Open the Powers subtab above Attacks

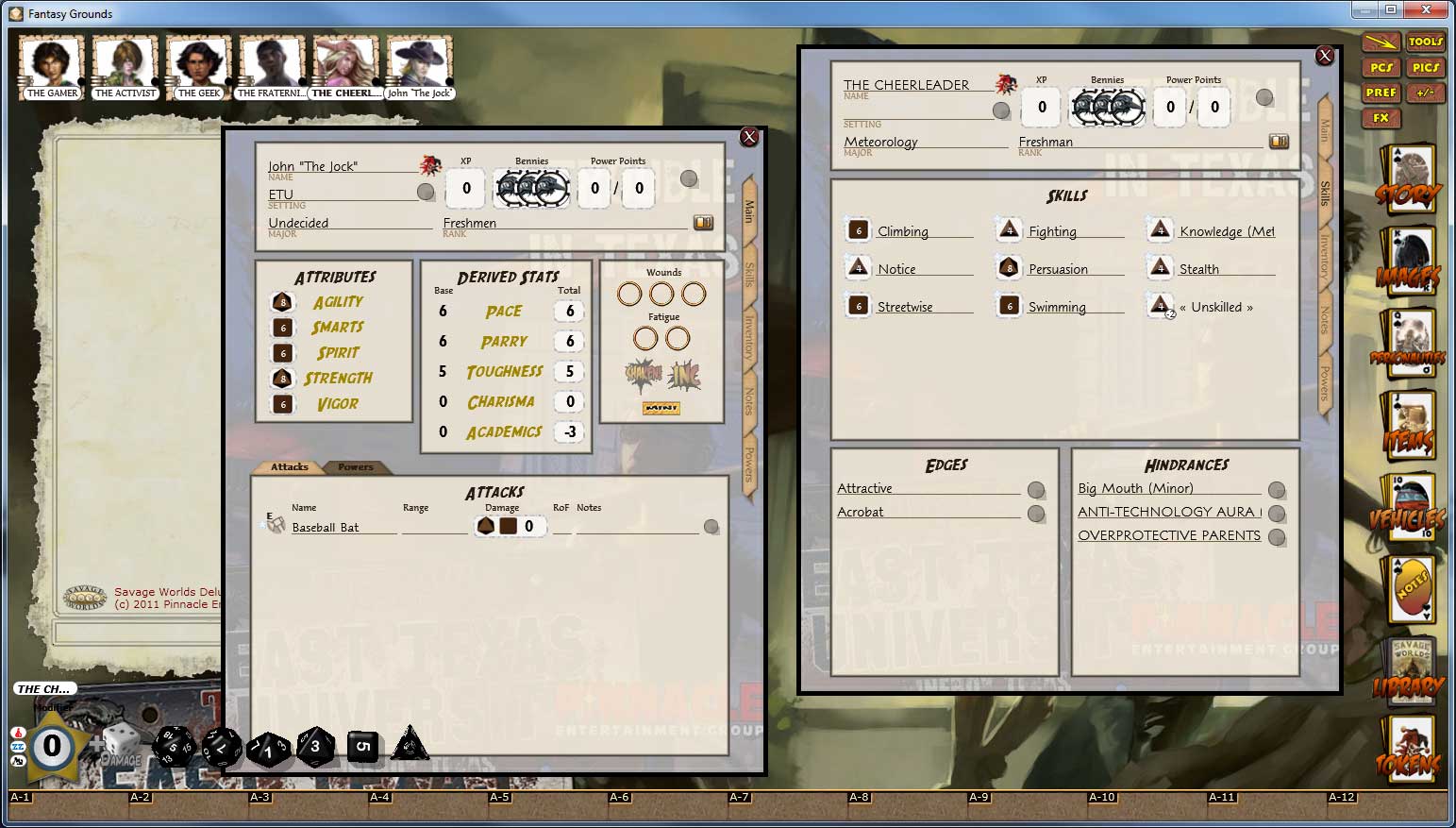point(357,466)
